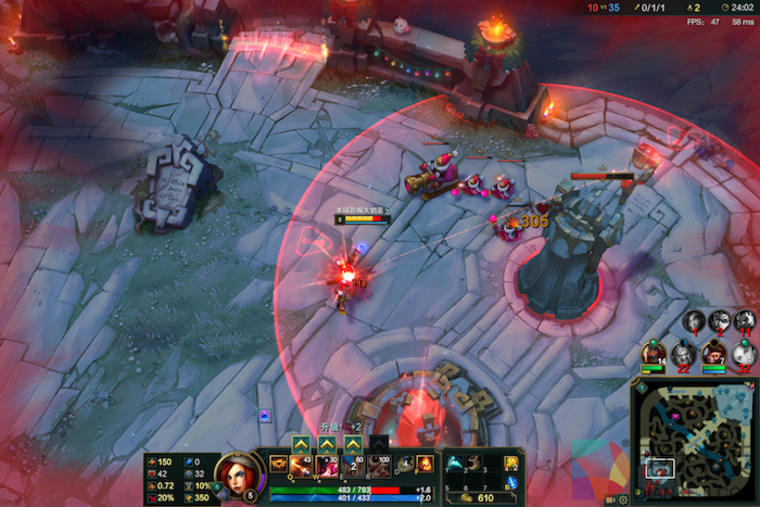
Task: Use the D summoner spell
Action: [x=404, y=464]
